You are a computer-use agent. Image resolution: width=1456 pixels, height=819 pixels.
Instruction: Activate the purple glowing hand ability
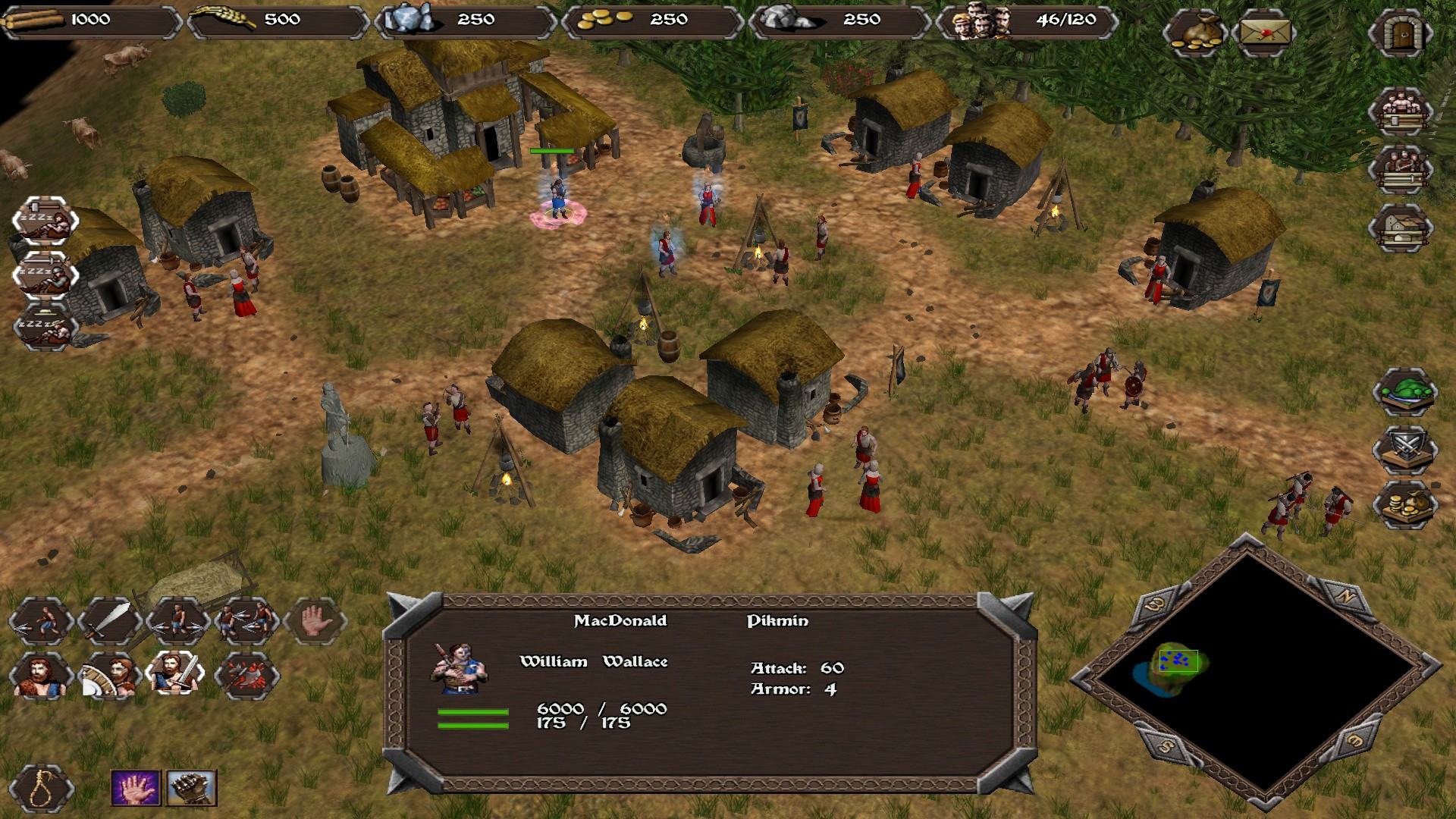(x=136, y=789)
